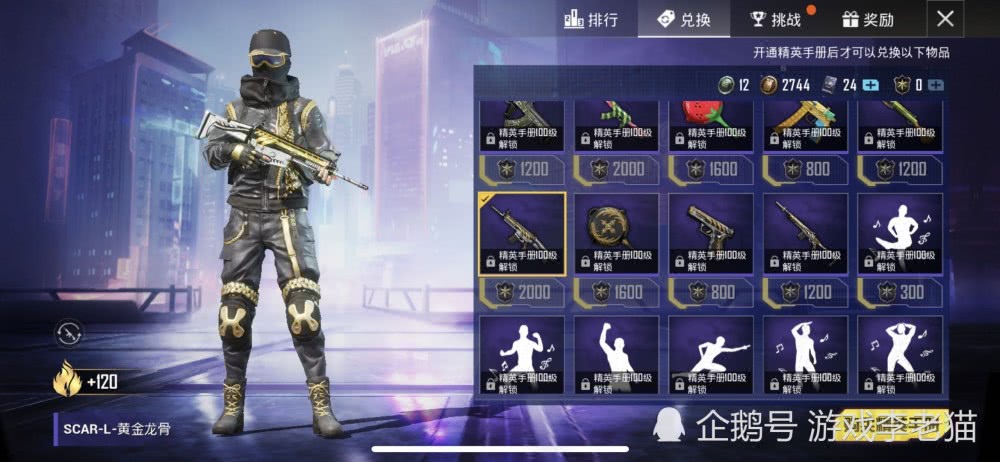1000x462 pixels.
Task: Close the exchange screen with the X
Action: click(x=946, y=18)
